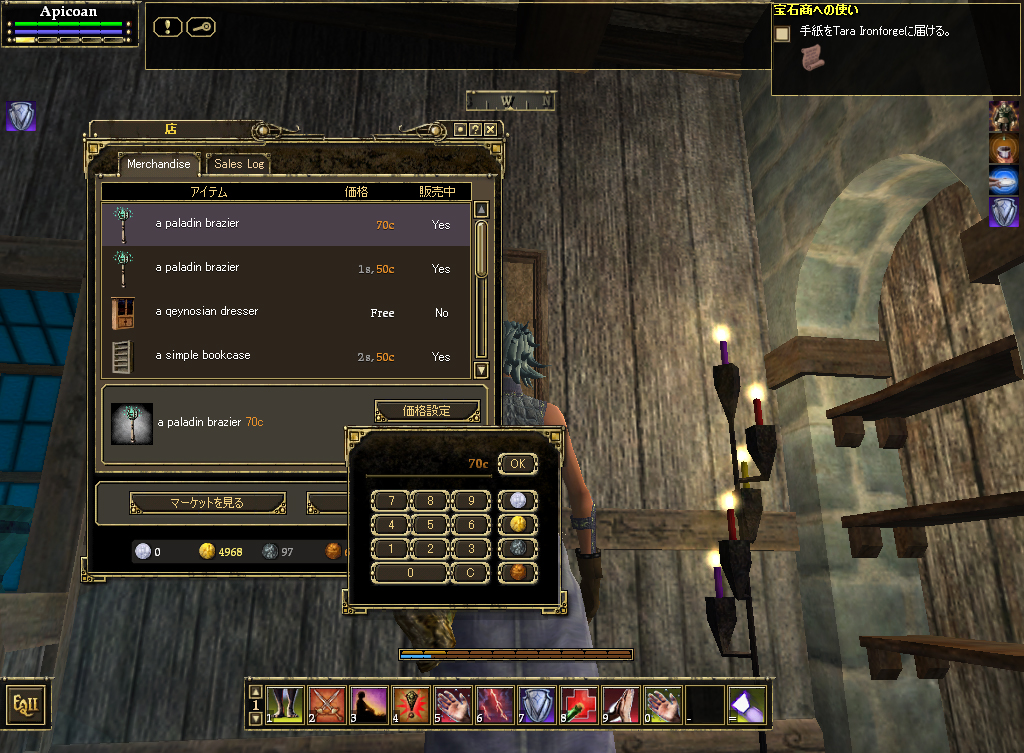Close the shop window

click(x=490, y=130)
